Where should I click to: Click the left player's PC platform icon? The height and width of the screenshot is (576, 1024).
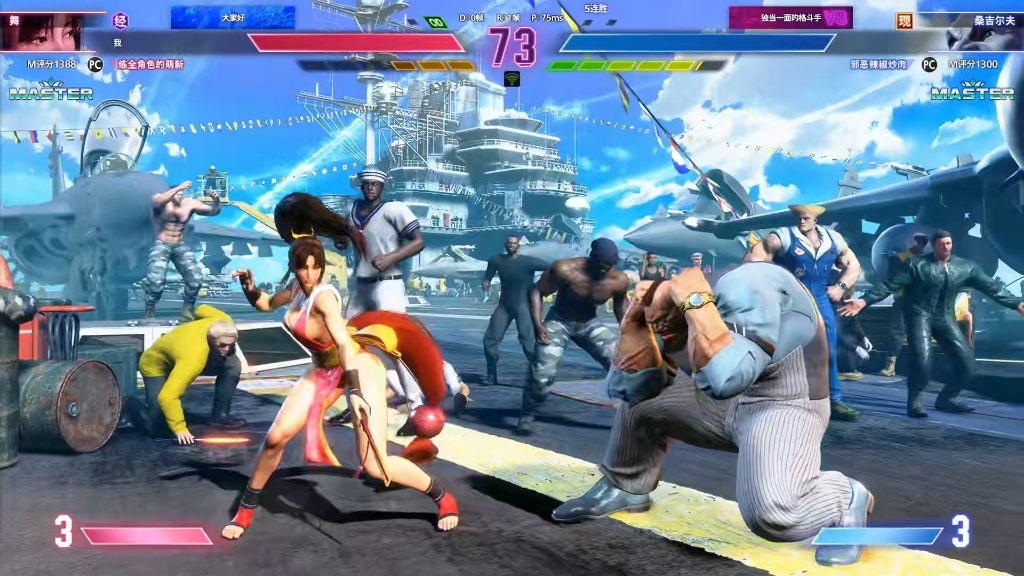[95, 64]
